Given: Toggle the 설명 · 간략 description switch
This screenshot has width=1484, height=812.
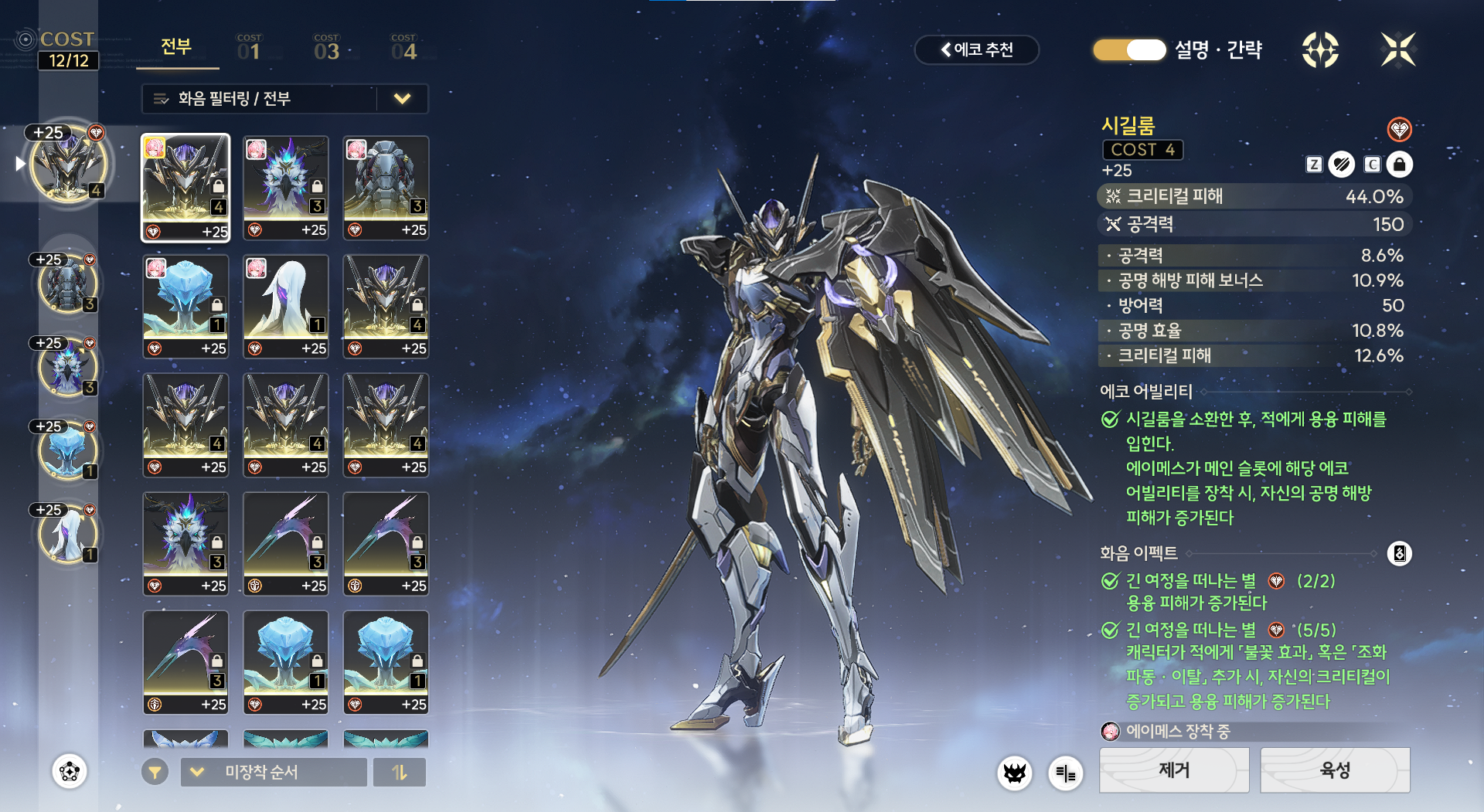Looking at the screenshot, I should tap(1129, 50).
